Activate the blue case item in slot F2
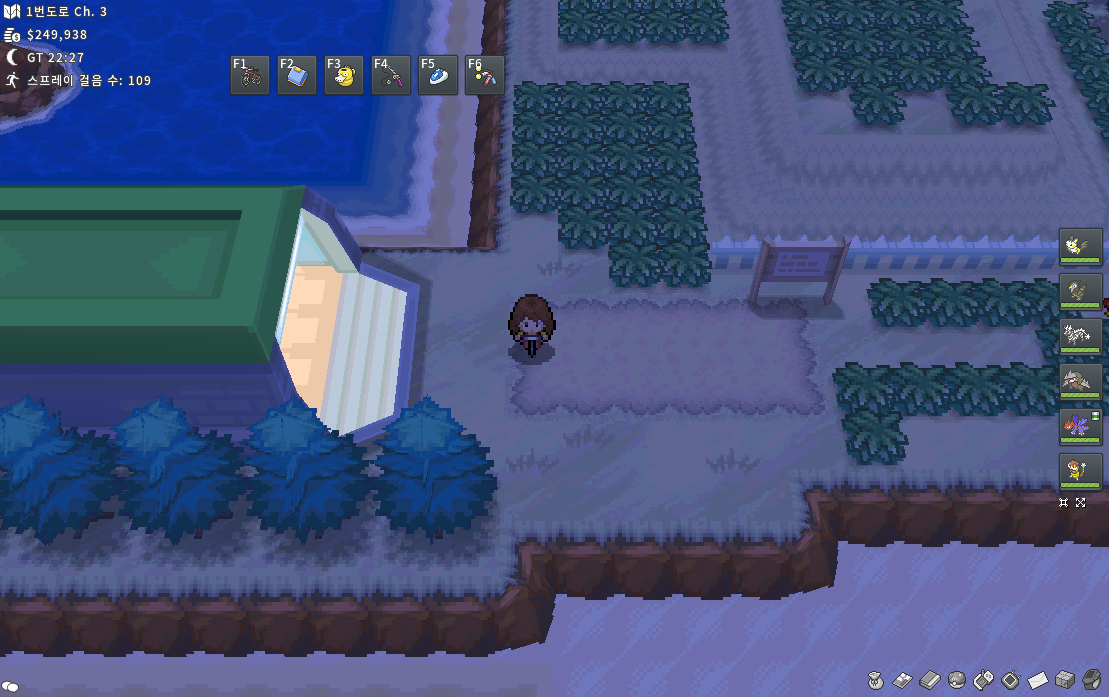The height and width of the screenshot is (697, 1109). (x=297, y=75)
